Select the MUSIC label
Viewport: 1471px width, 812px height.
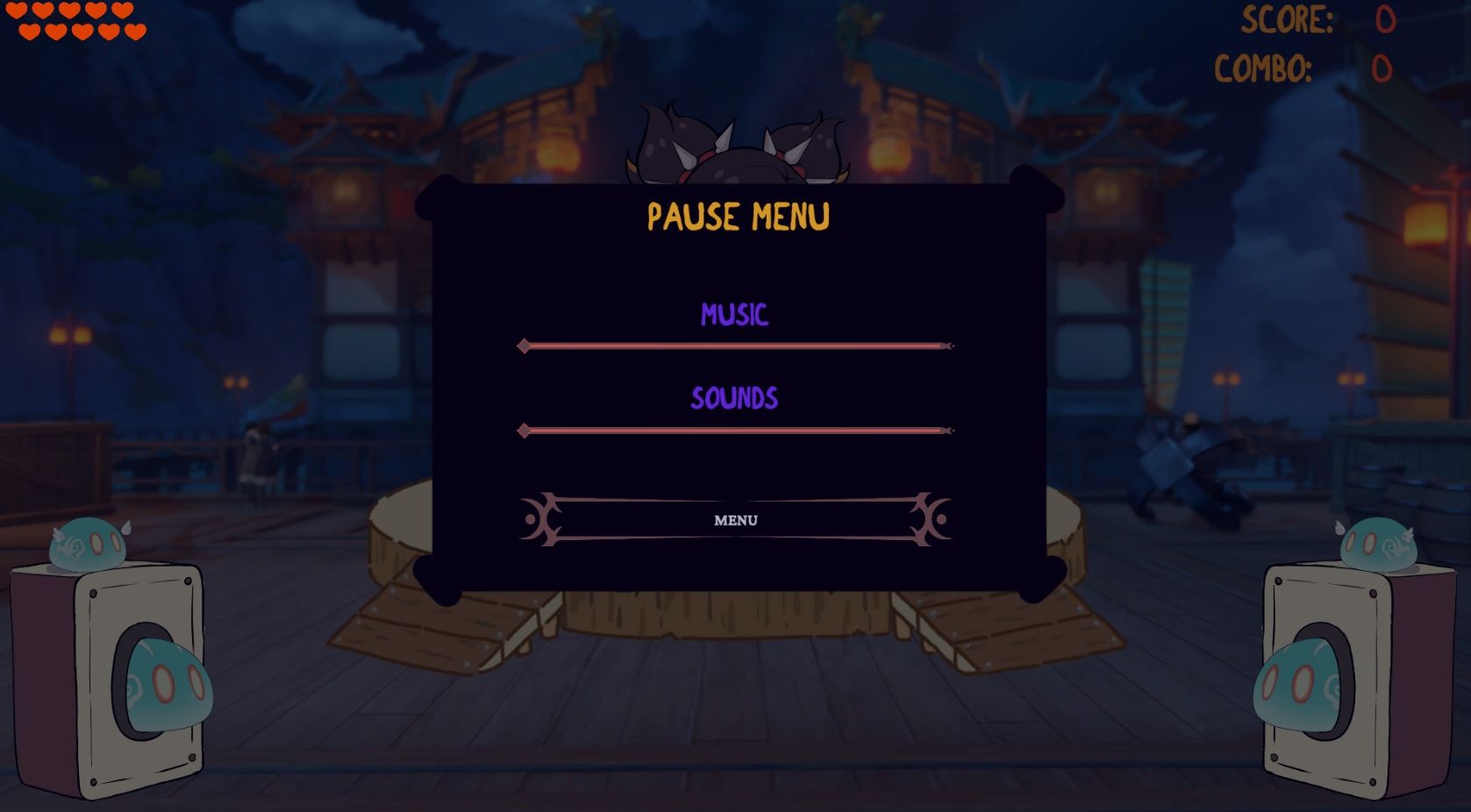tap(735, 316)
